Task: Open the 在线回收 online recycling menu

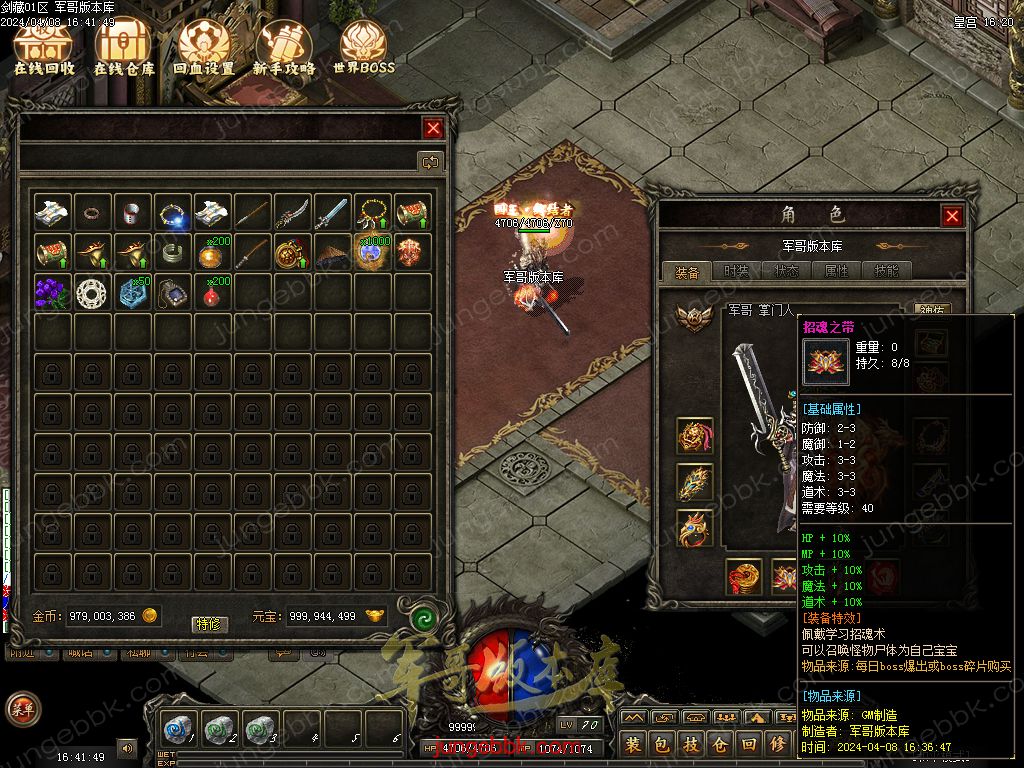Action: [44, 48]
